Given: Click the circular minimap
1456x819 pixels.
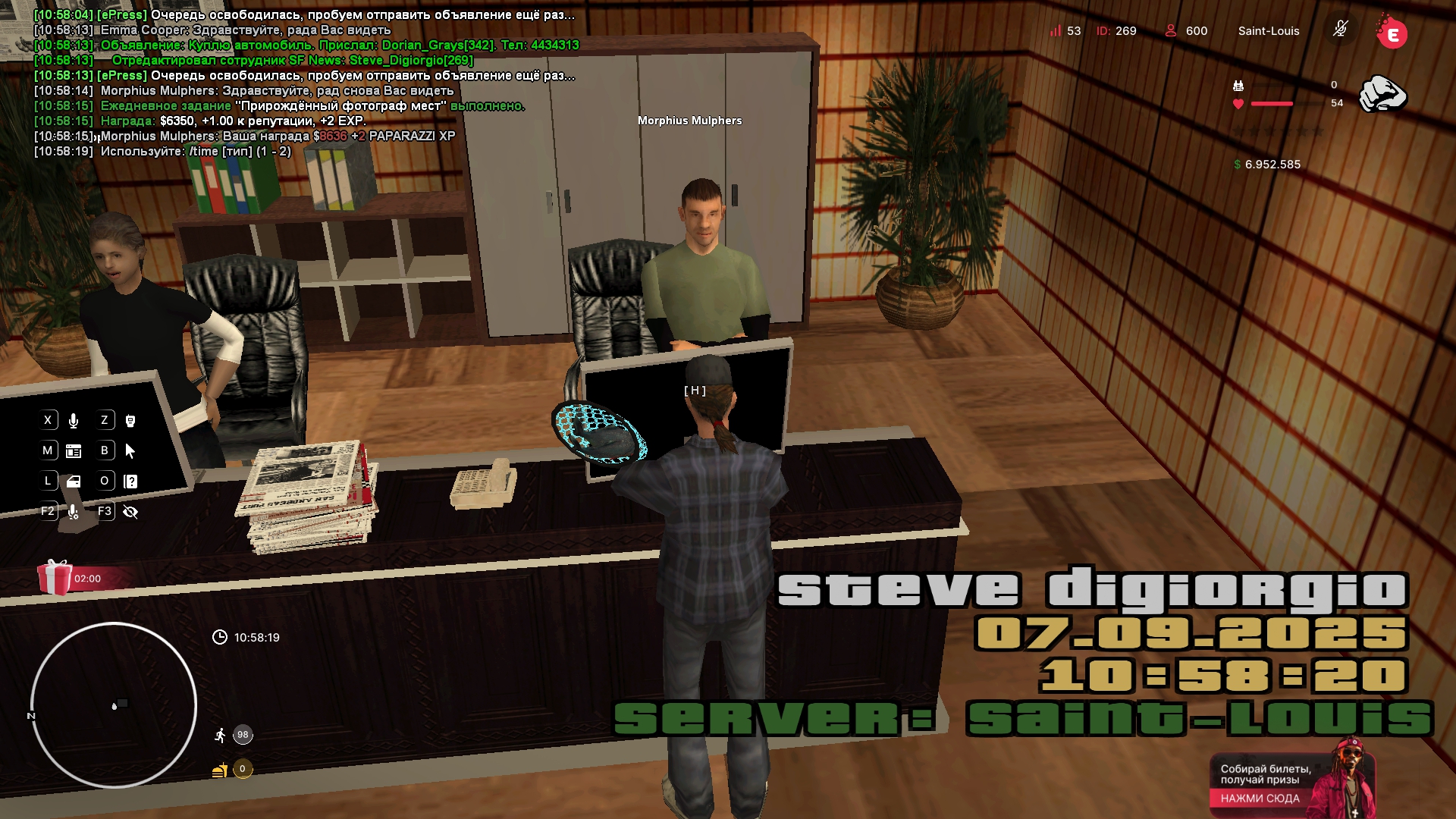Looking at the screenshot, I should tap(114, 705).
